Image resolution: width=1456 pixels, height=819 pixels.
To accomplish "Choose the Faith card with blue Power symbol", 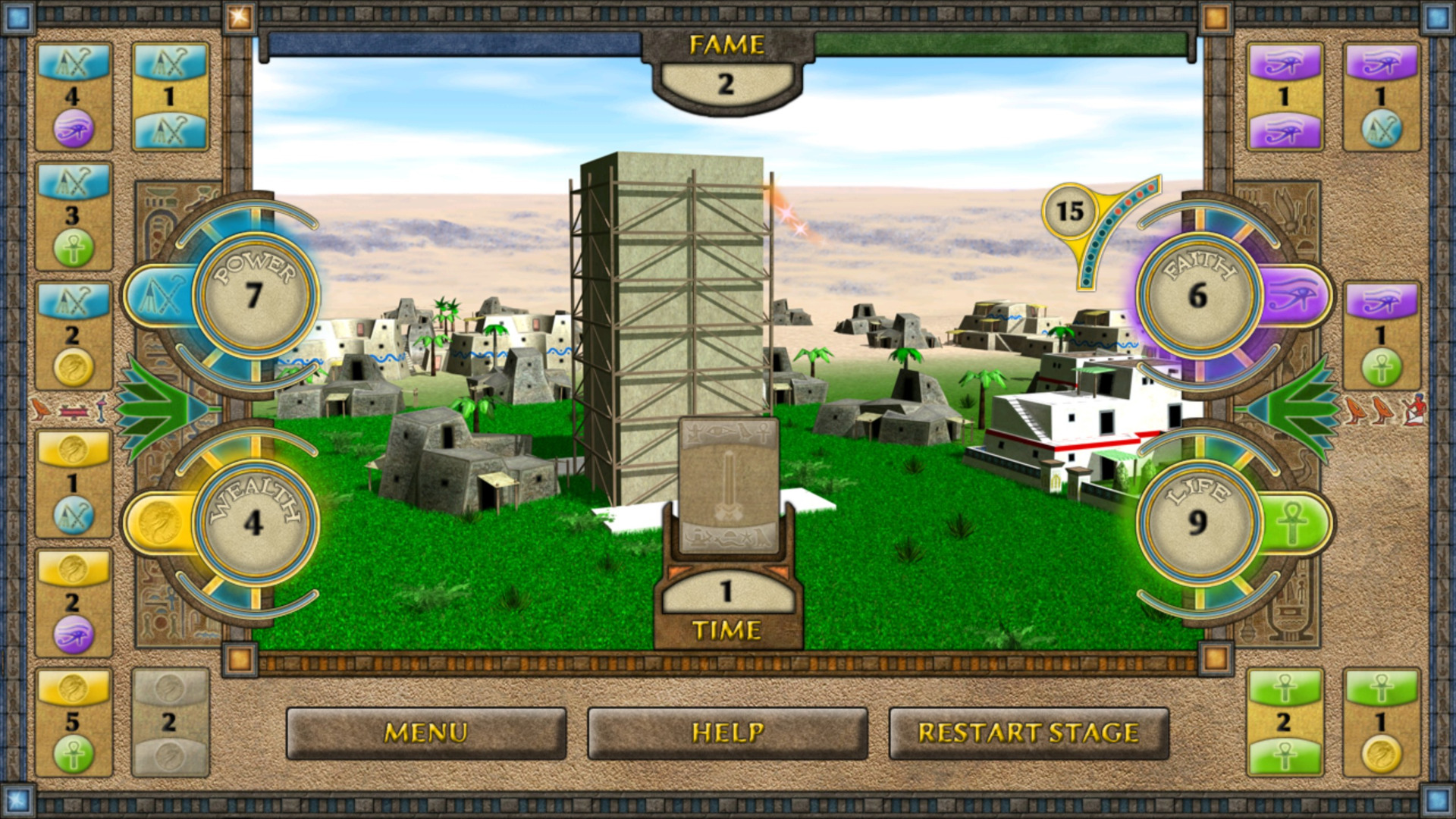I will pos(1381,96).
